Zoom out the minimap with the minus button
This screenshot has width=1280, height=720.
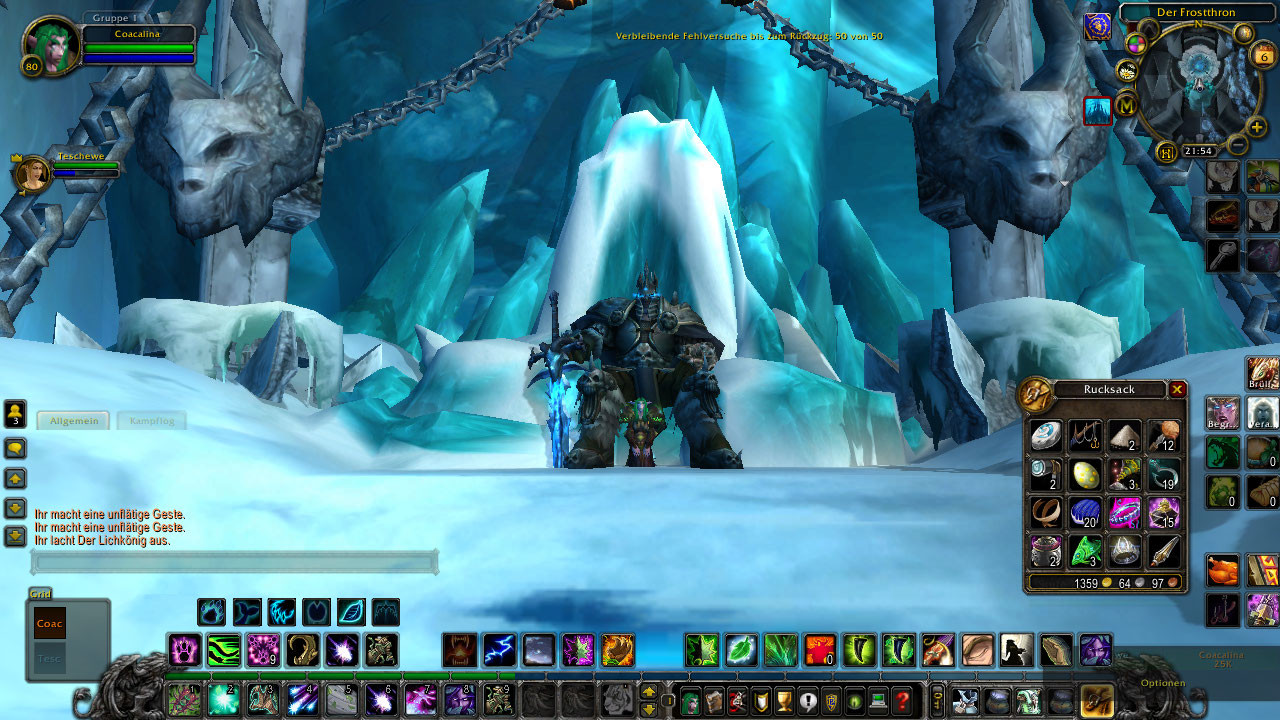tap(1237, 144)
